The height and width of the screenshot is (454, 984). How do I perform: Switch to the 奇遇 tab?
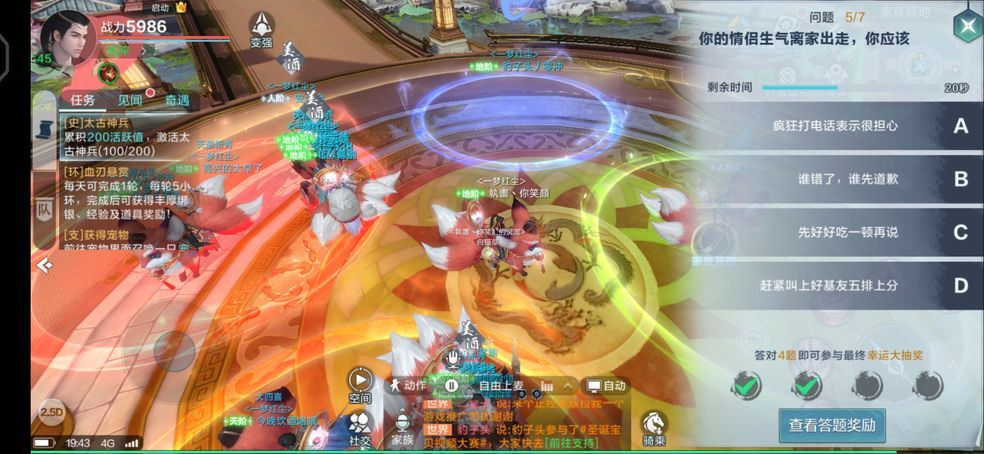pos(177,100)
